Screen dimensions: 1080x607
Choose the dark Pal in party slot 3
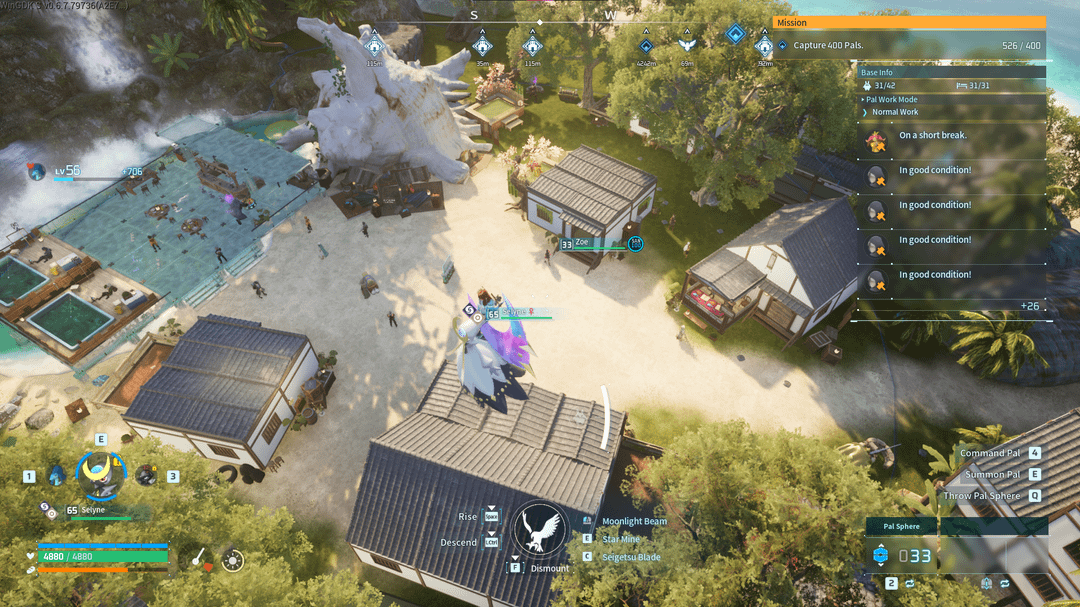[x=146, y=476]
